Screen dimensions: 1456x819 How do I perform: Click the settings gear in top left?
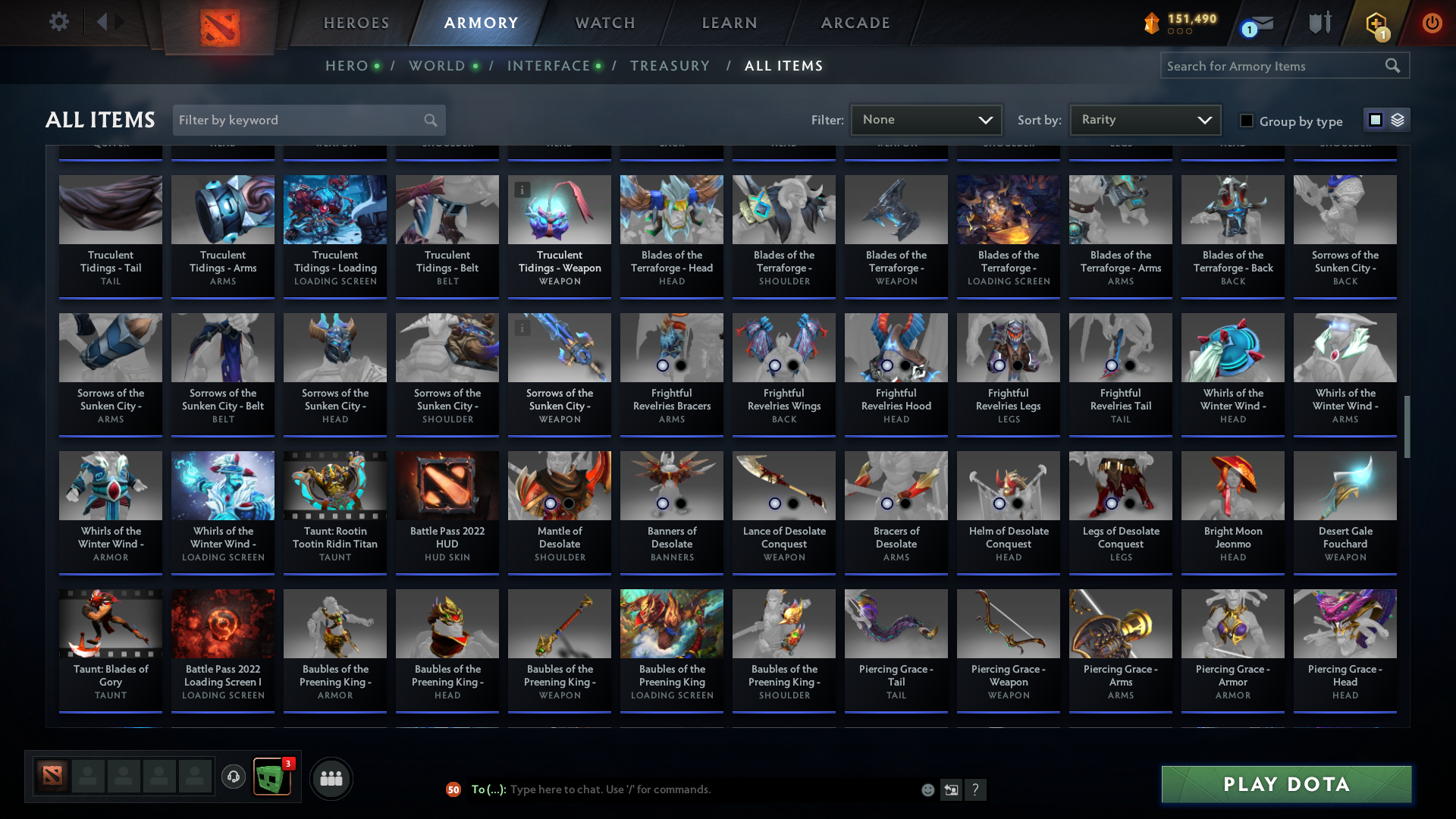coord(59,22)
